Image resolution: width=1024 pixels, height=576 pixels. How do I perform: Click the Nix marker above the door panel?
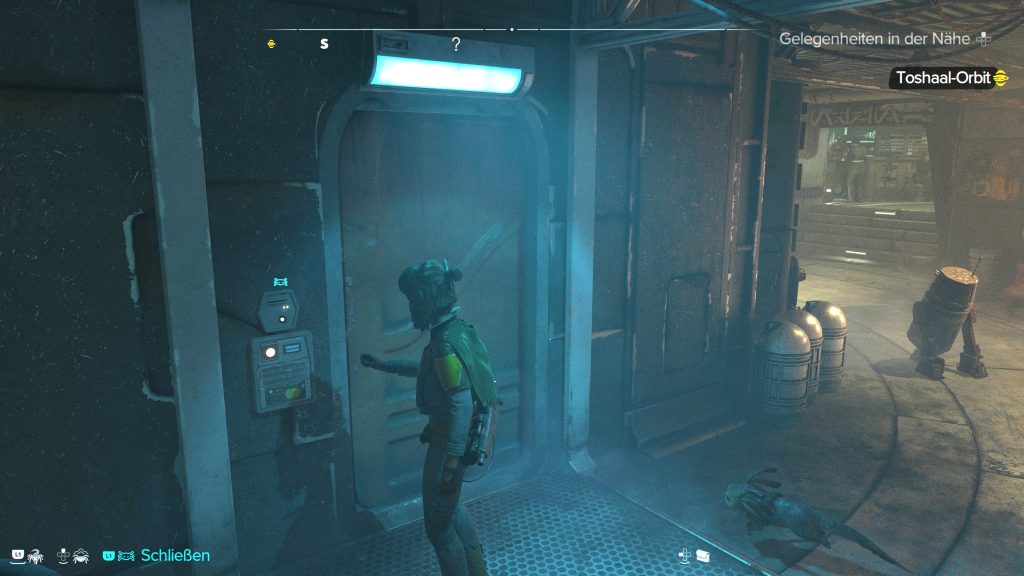tap(281, 283)
